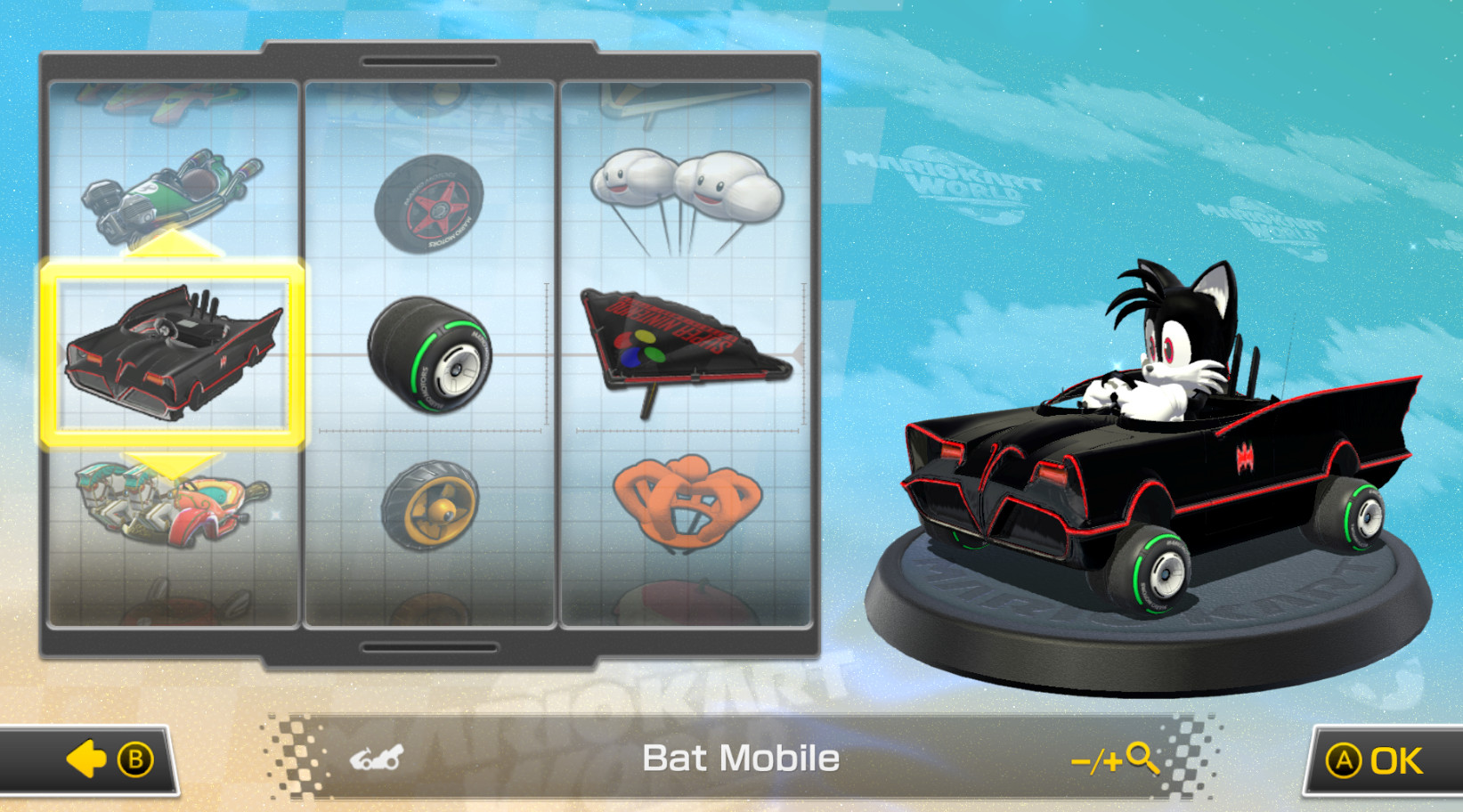Pick the gold propeller-style wheels
Viewport: 1463px width, 812px height.
point(430,506)
